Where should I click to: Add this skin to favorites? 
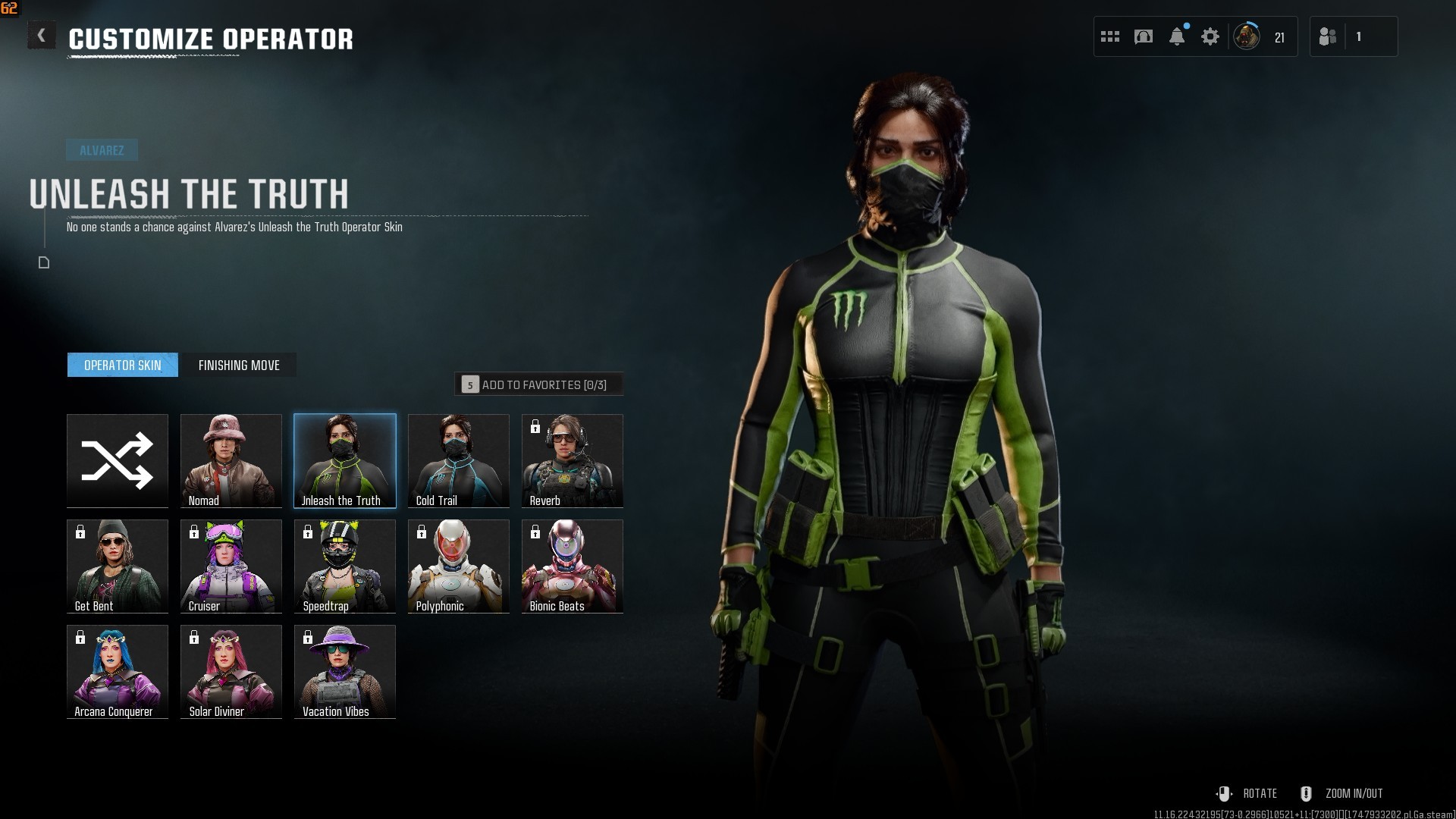[x=538, y=384]
